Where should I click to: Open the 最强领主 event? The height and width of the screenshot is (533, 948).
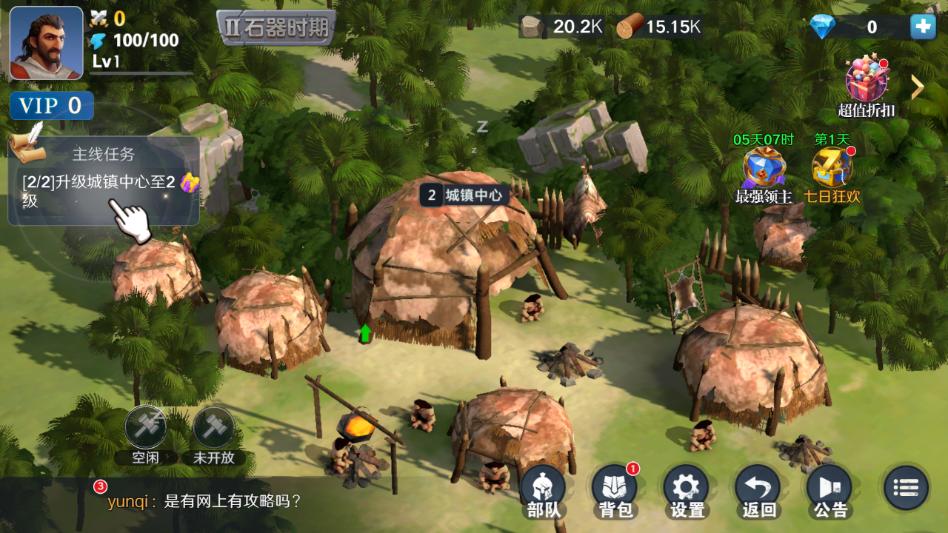coord(764,172)
